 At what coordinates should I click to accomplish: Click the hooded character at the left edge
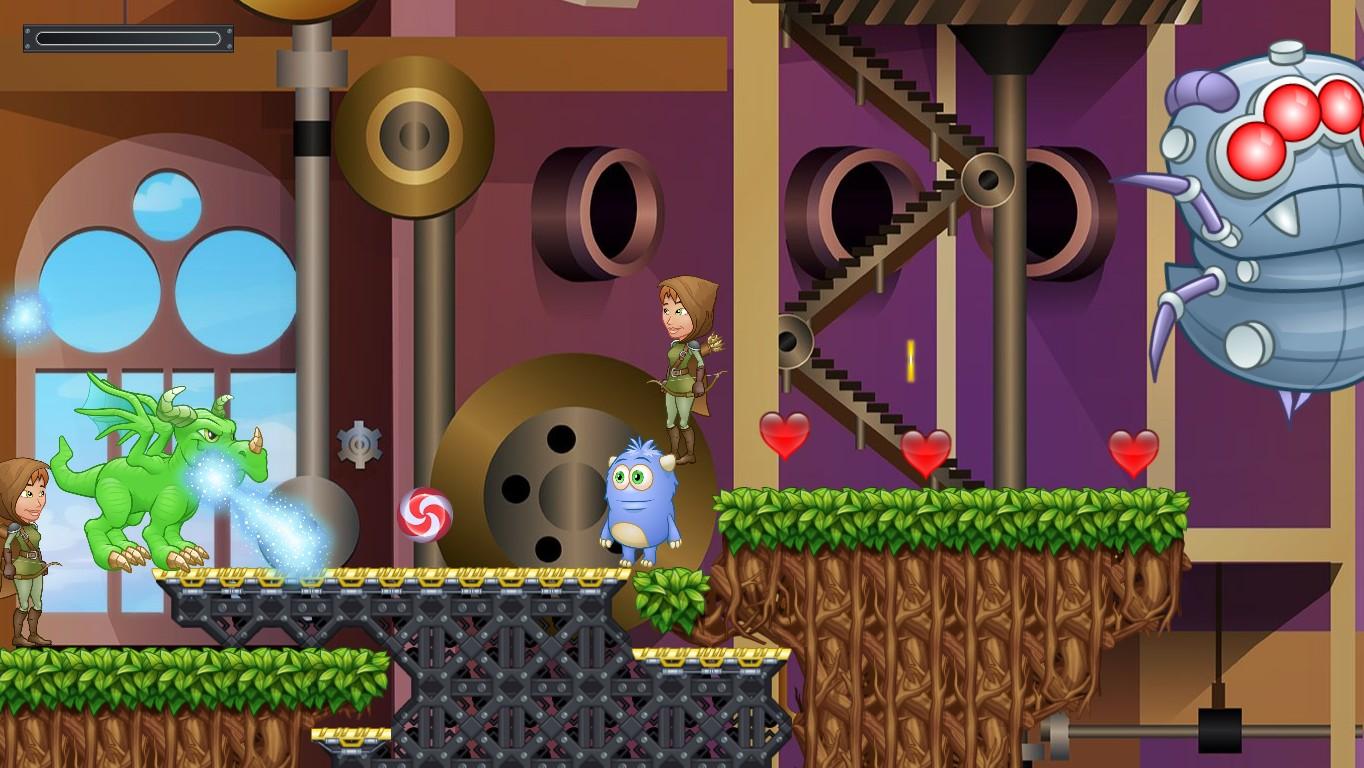tap(25, 530)
